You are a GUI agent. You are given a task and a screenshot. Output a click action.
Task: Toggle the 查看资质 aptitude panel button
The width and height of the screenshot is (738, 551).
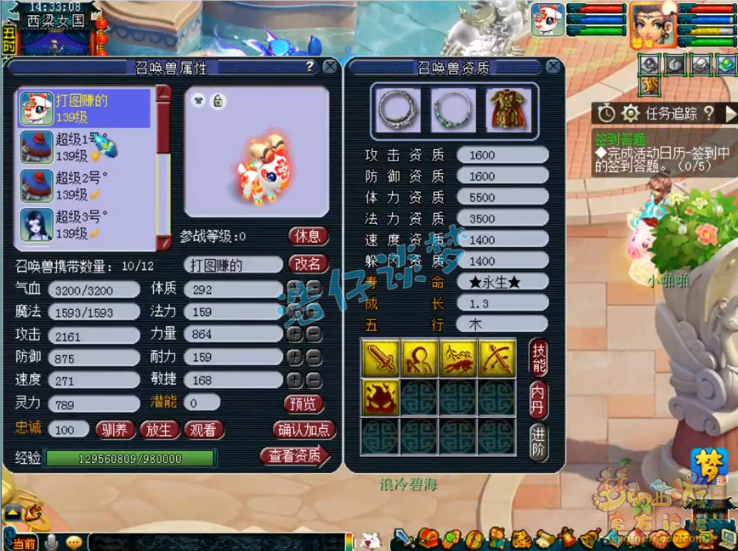coord(296,456)
